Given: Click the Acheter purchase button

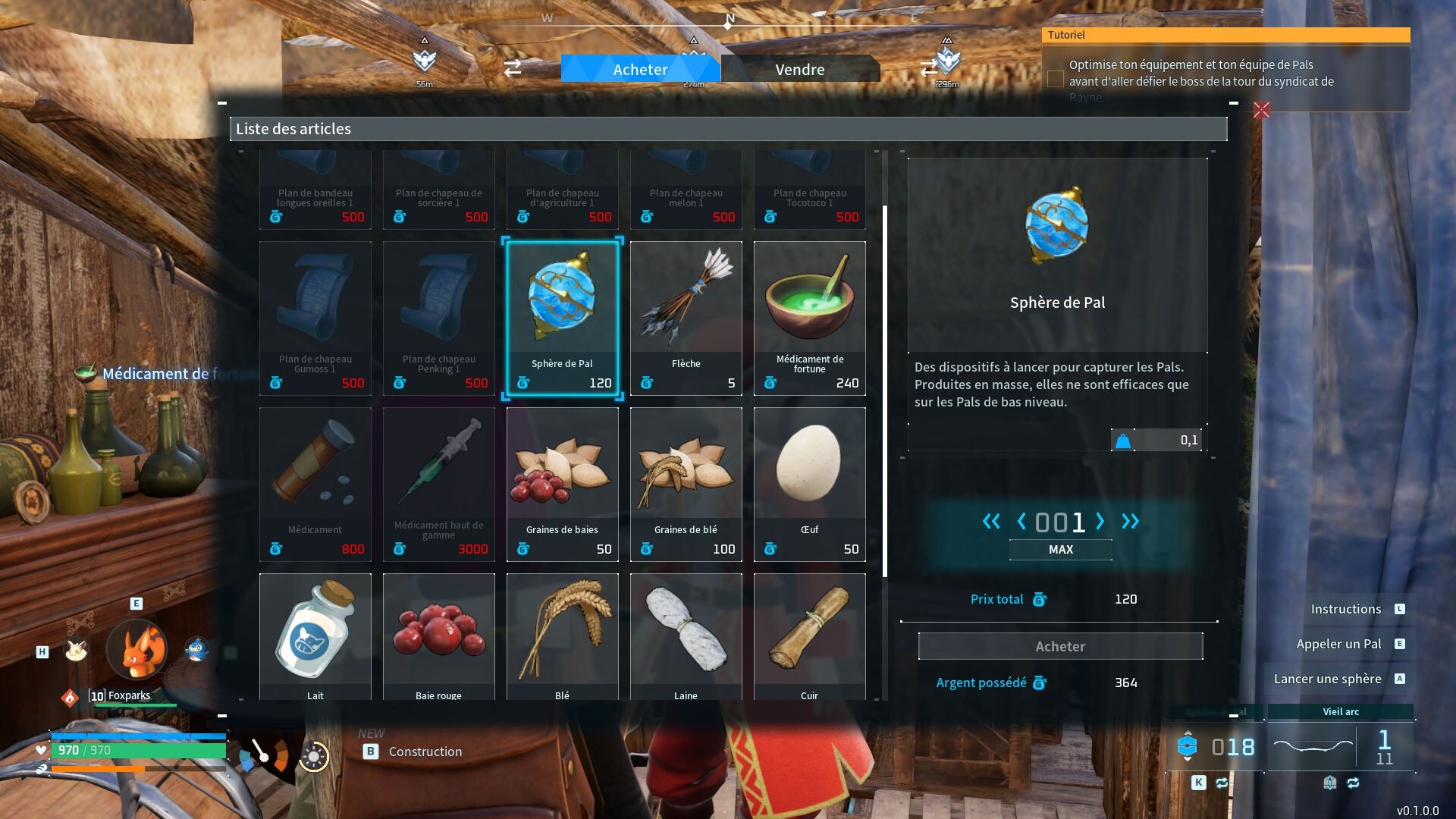Looking at the screenshot, I should click(x=1060, y=646).
